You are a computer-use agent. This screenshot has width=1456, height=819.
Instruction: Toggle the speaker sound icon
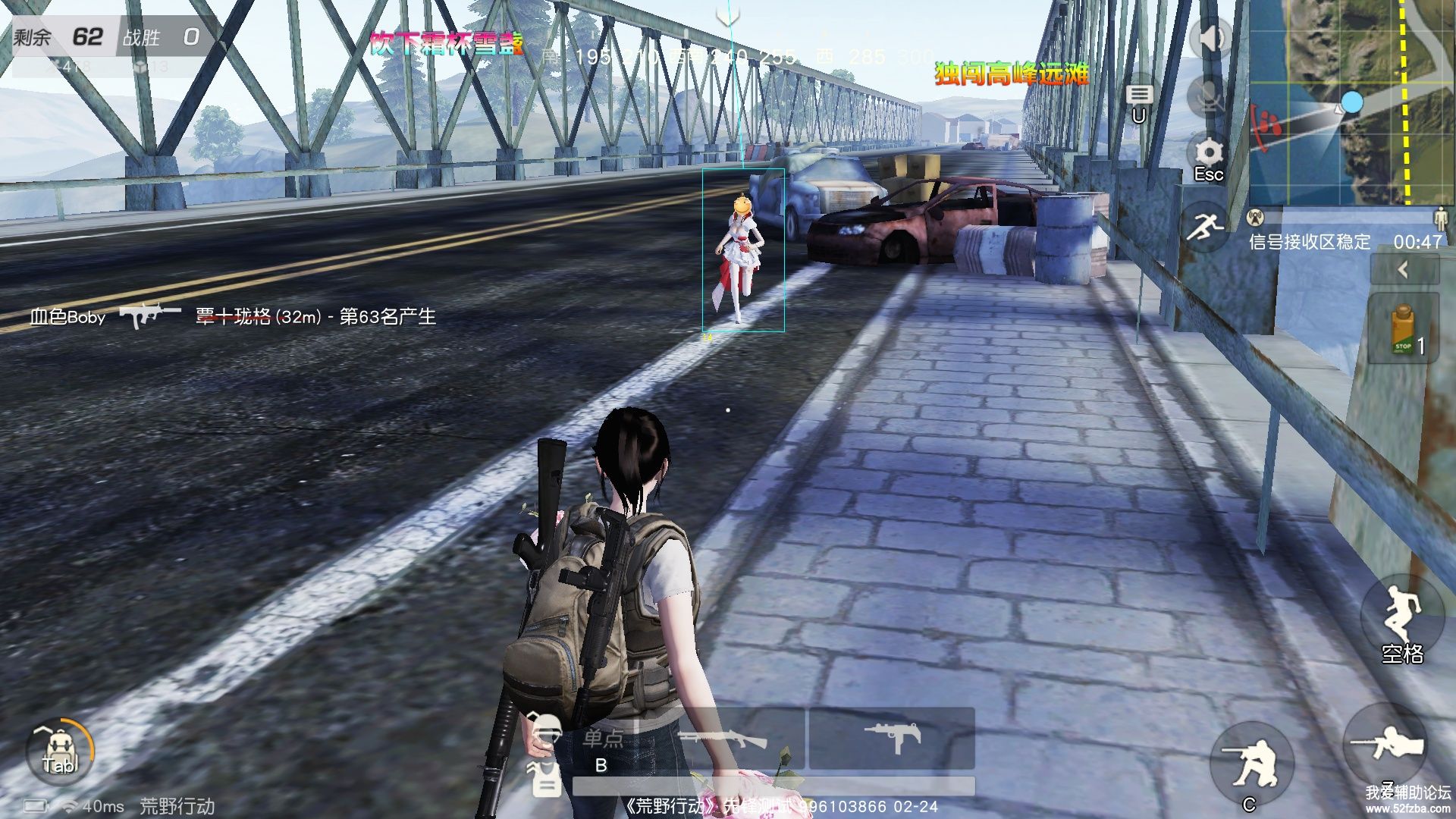1210,38
